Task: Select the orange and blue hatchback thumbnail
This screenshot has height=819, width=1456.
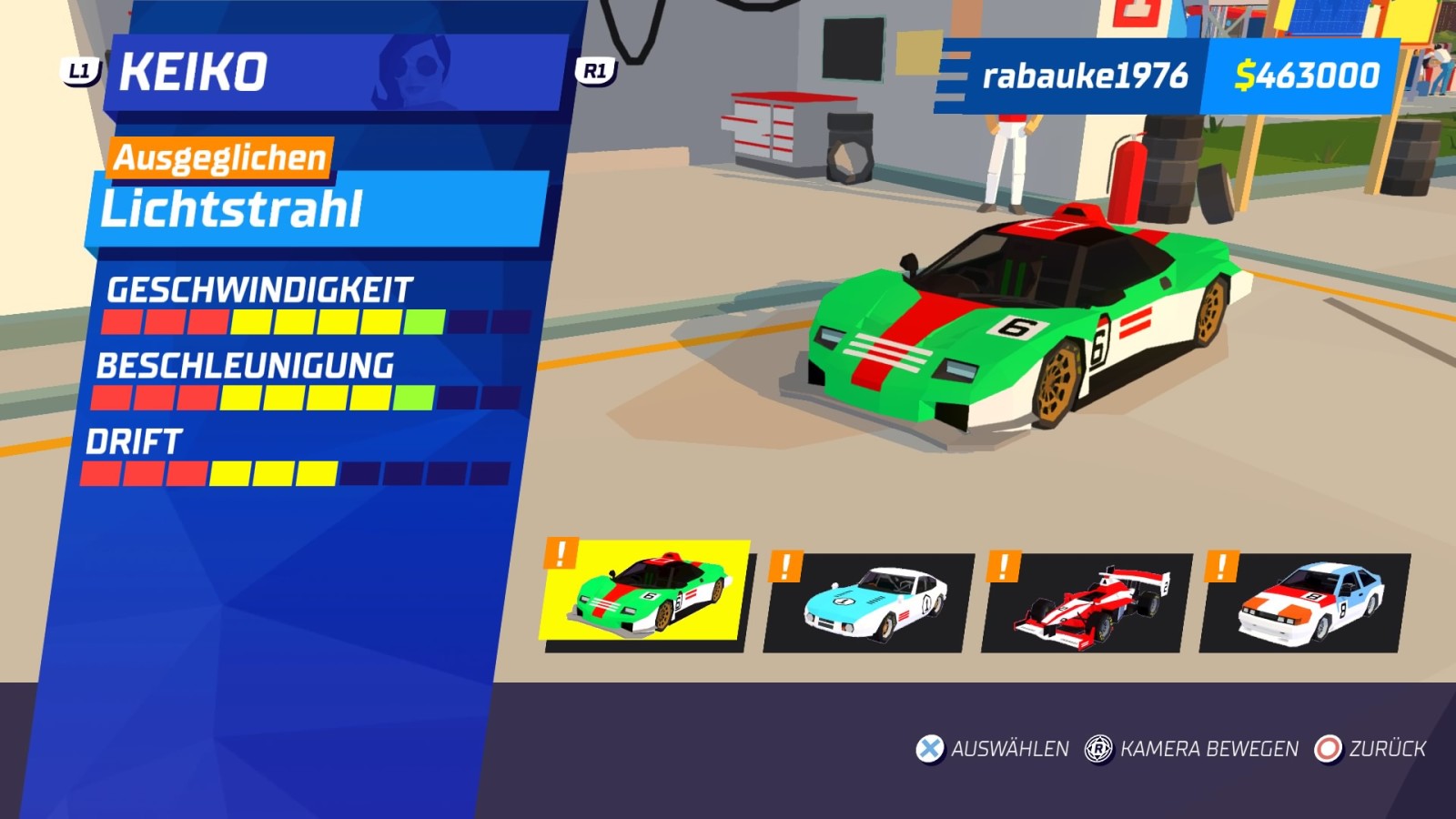Action: click(1306, 602)
